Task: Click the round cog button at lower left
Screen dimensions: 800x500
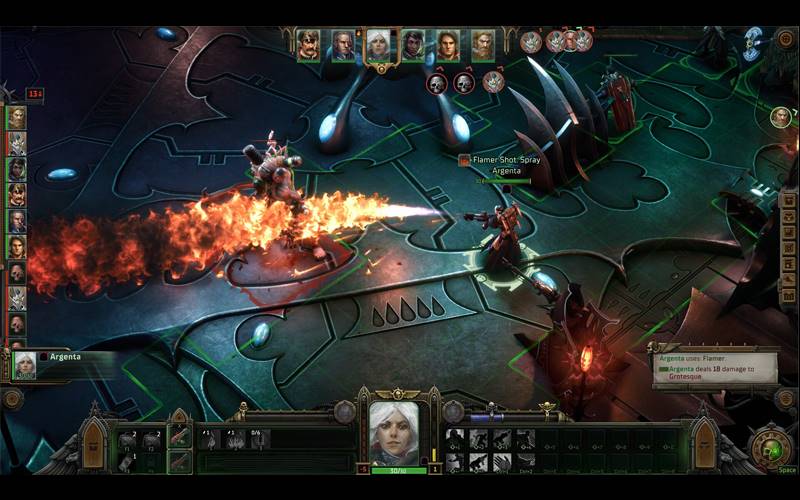Action: [x=12, y=398]
